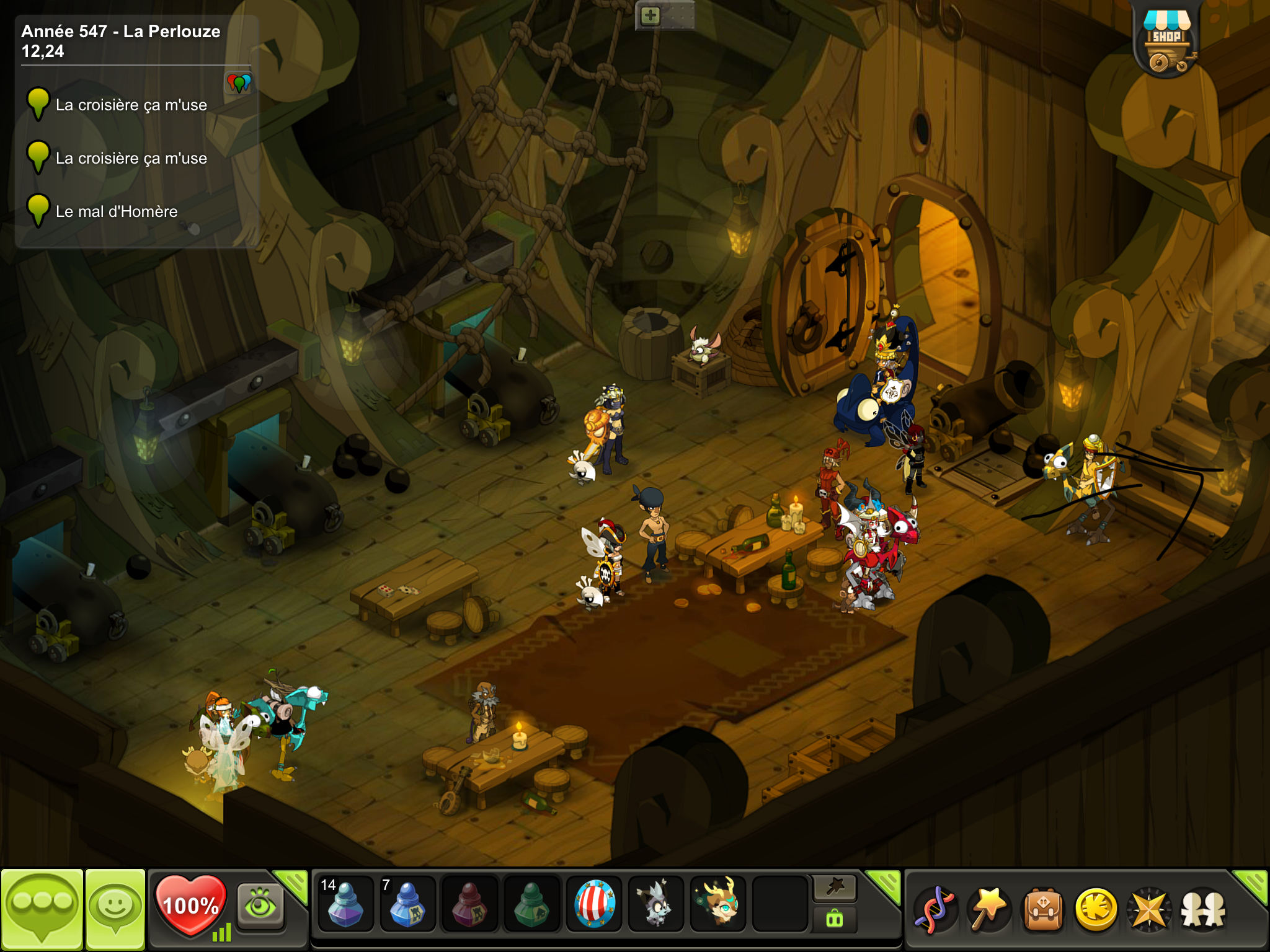Screen dimensions: 1270x952
Task: Use the red-and-white striped starred shield item
Action: coord(594,904)
